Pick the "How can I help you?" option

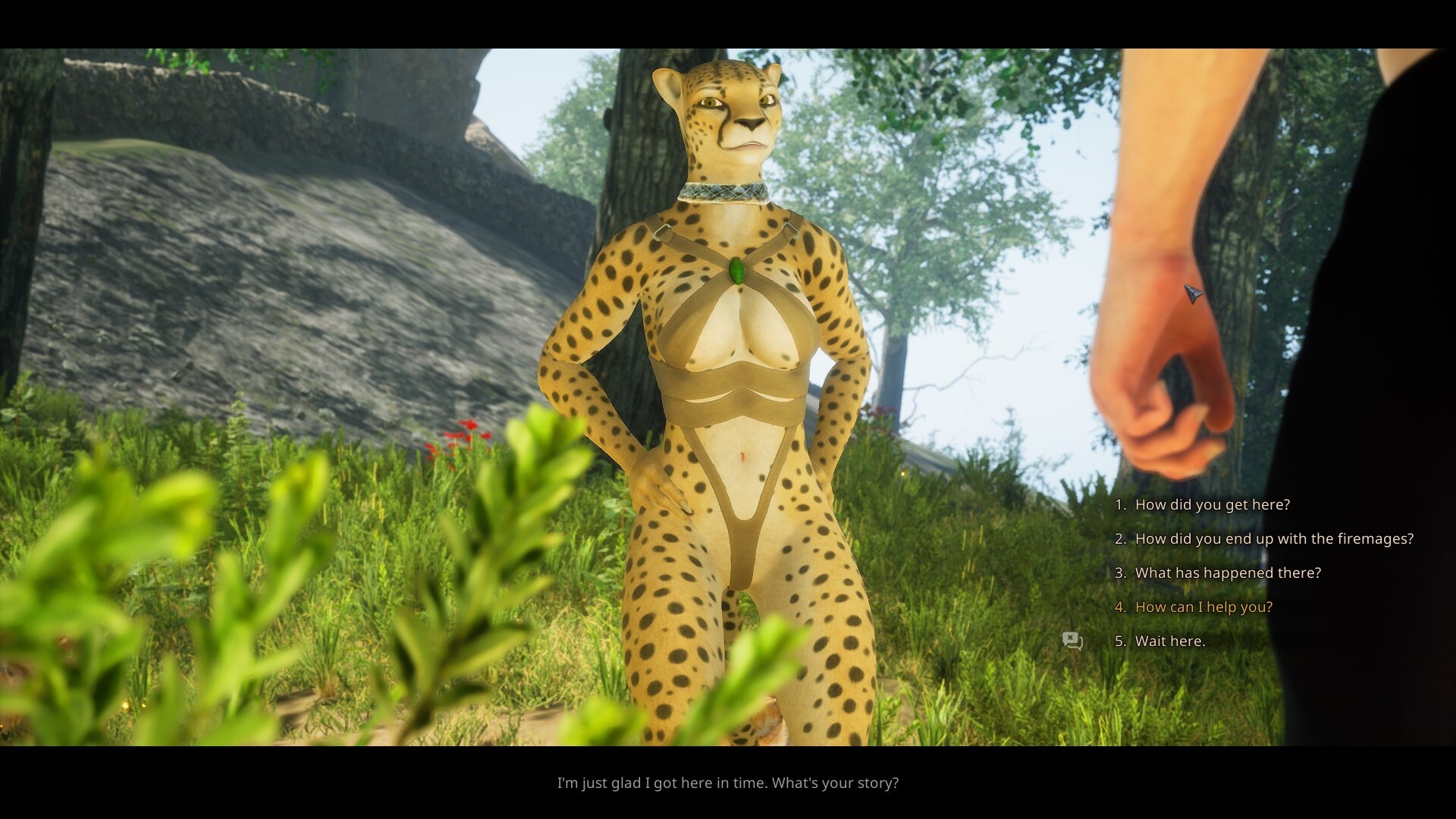[1203, 607]
